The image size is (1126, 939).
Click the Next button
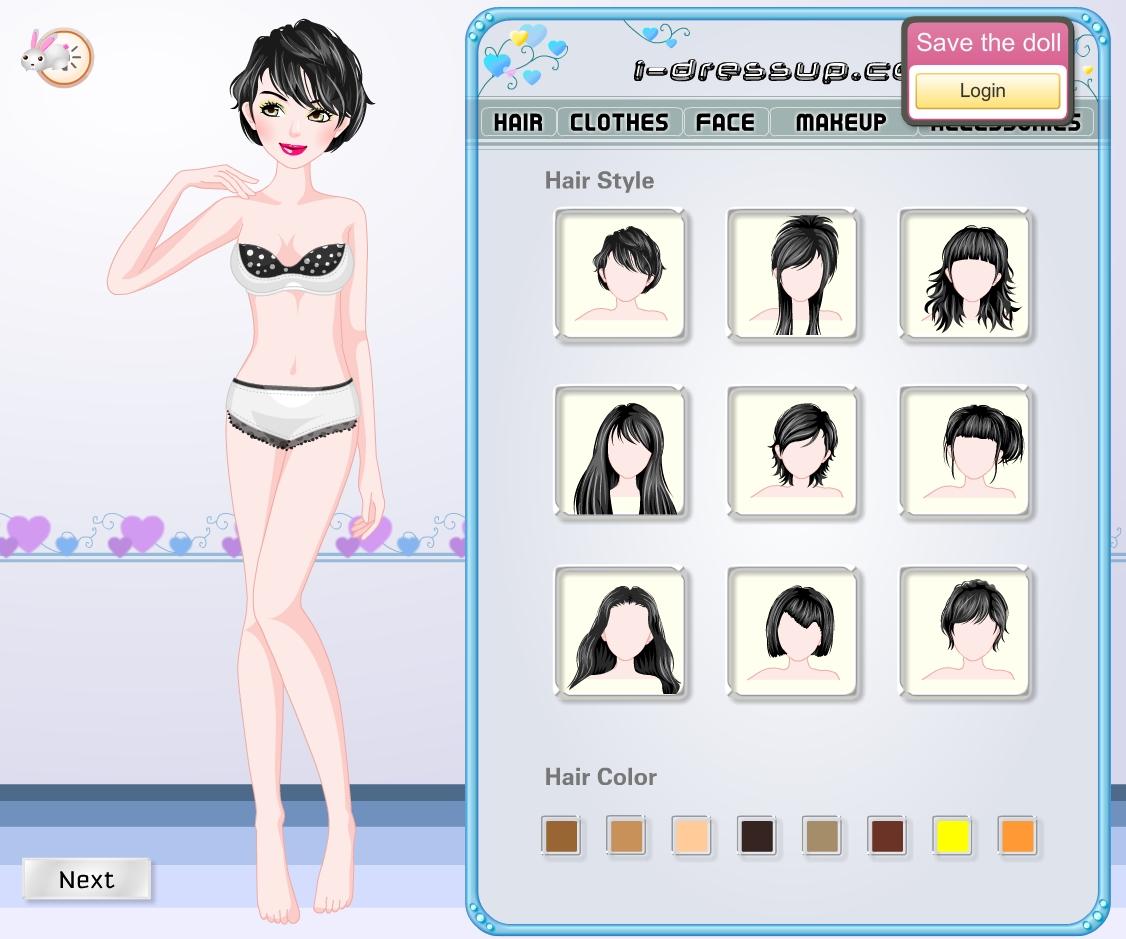87,879
